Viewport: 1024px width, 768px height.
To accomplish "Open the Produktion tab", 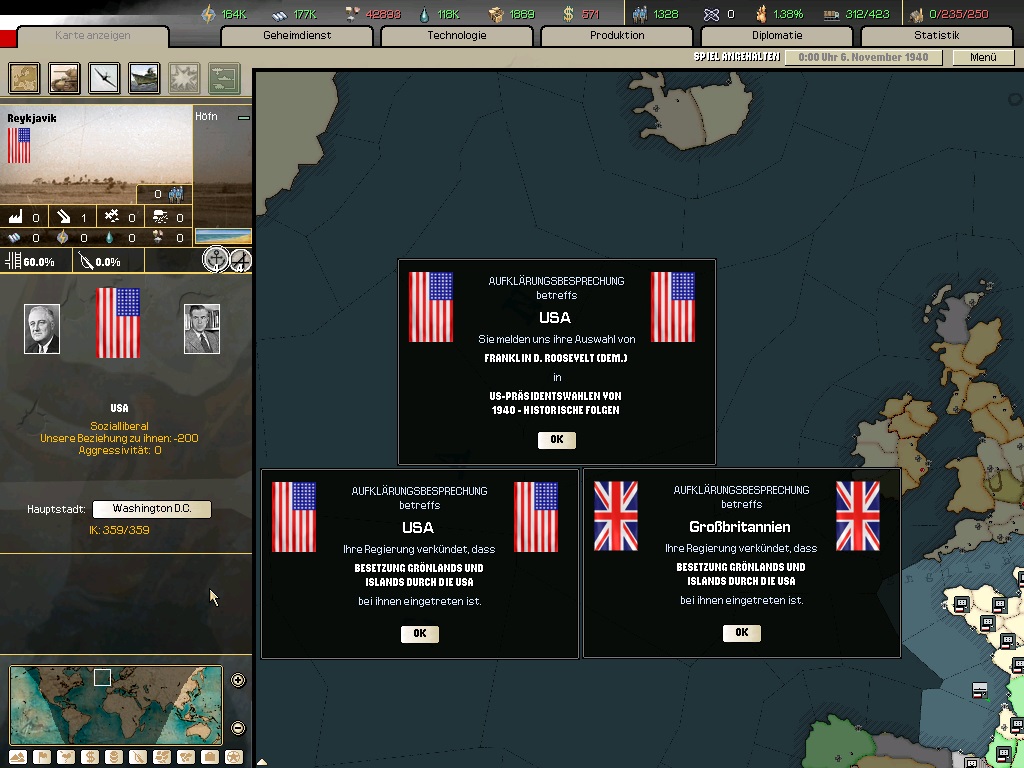I will tap(617, 36).
